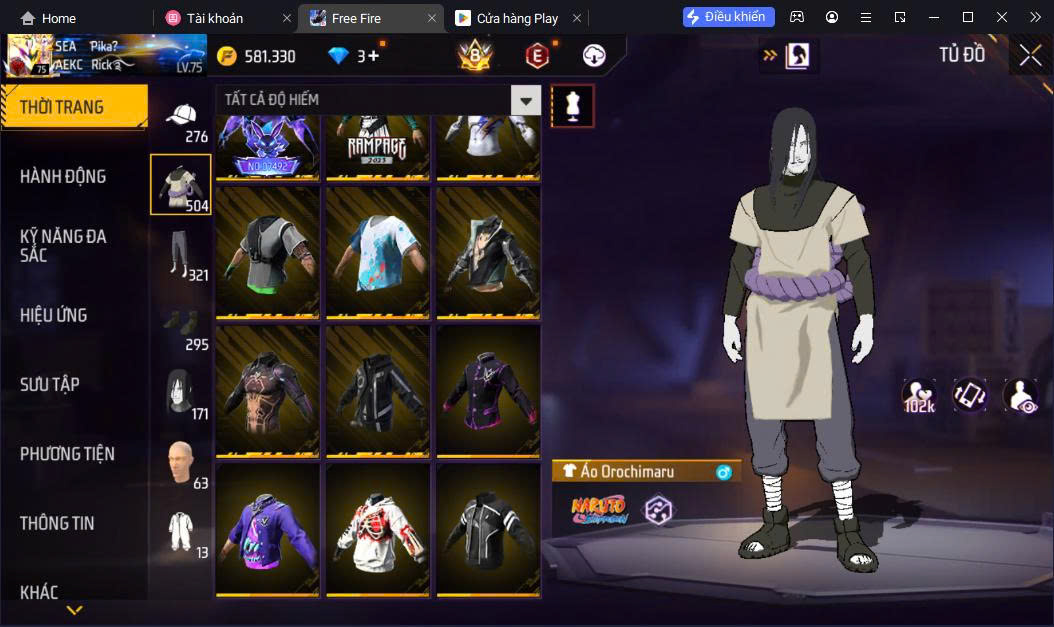Select the white paint-splatter t-shirt
Screen dimensions: 1054x627
tap(377, 252)
